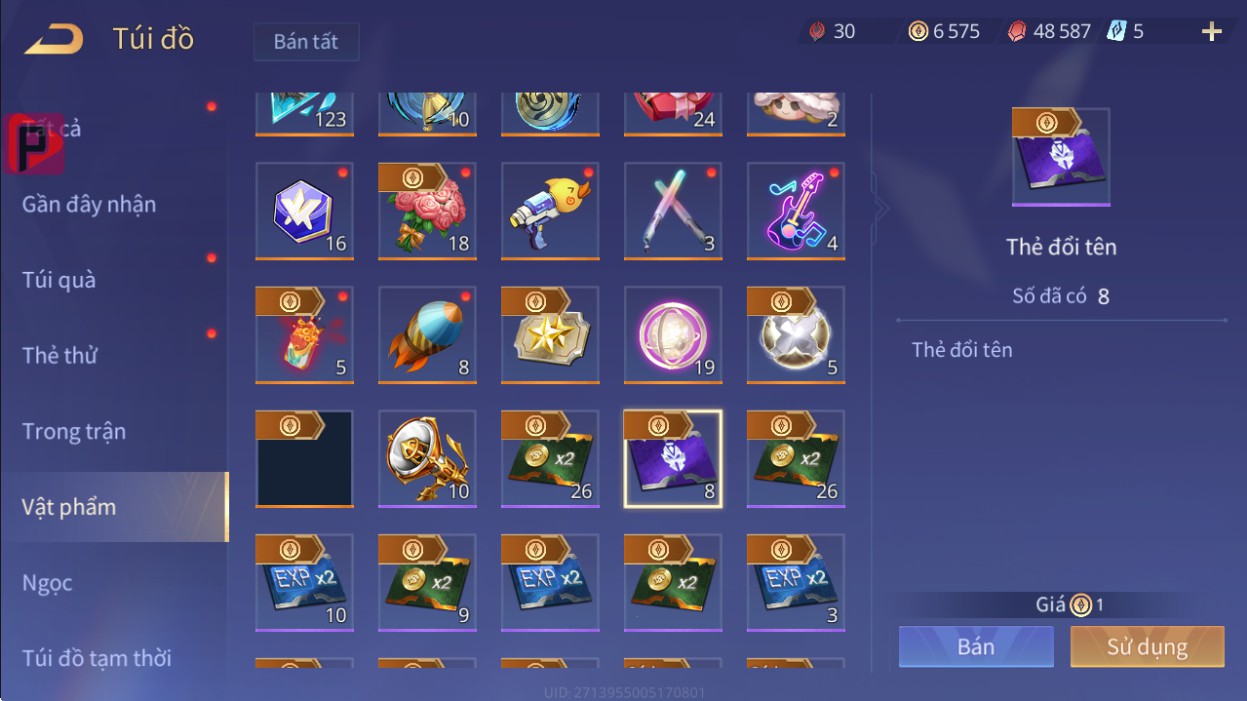Image resolution: width=1247 pixels, height=701 pixels.
Task: Tap the Bán tất button
Action: (x=305, y=42)
